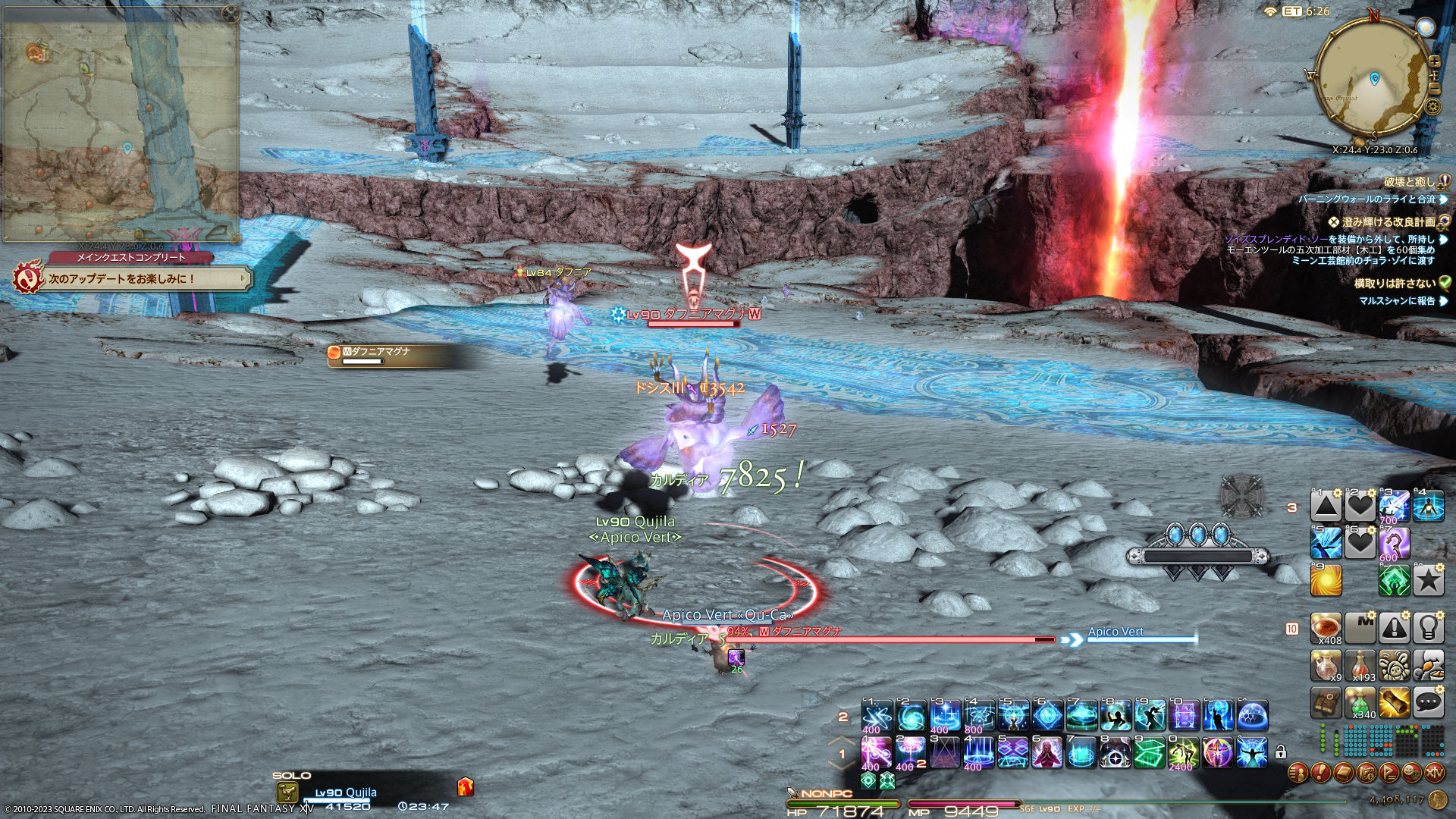Use the green potion with 340 count

tap(1360, 703)
